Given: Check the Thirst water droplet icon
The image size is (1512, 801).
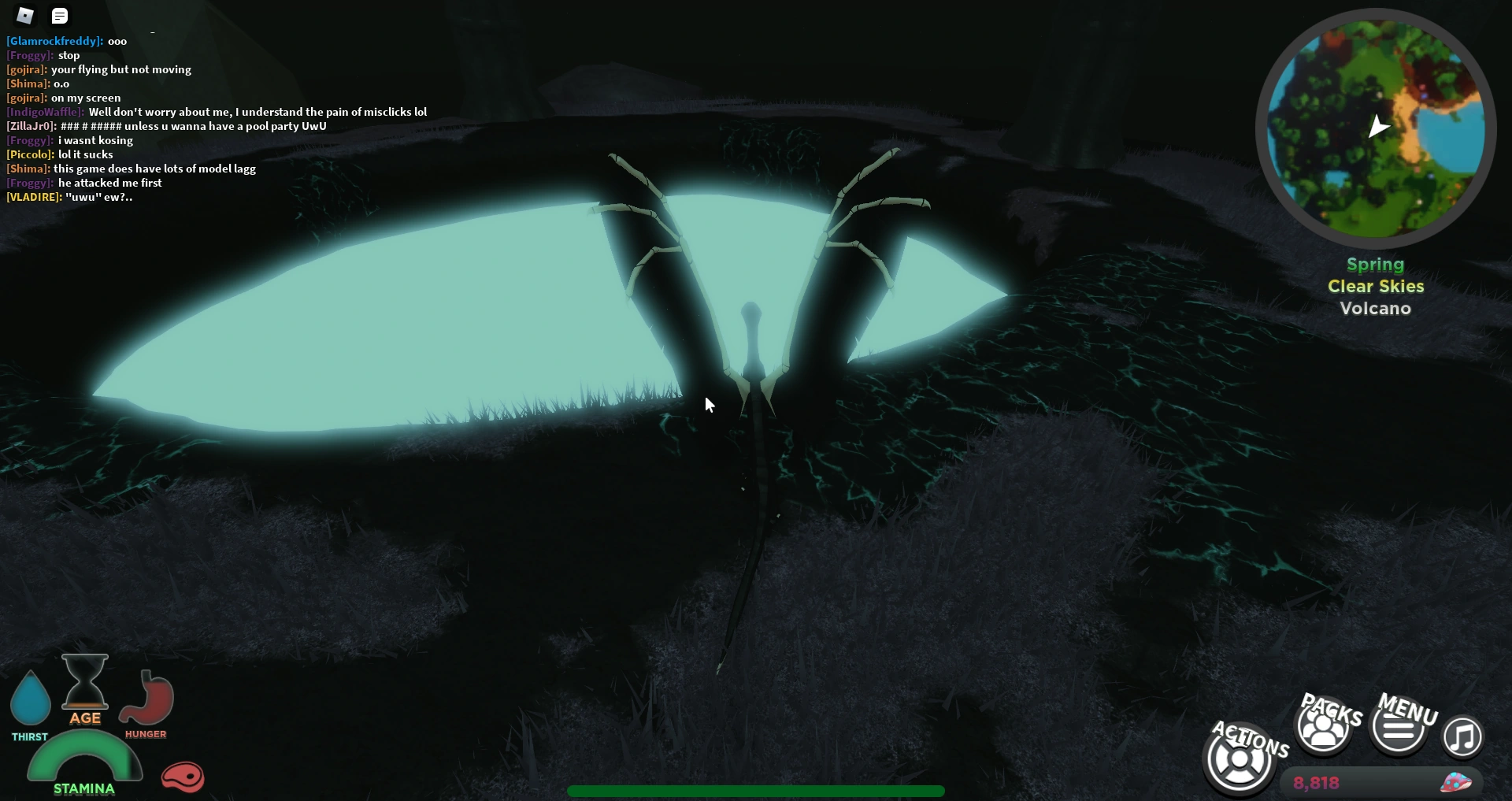Looking at the screenshot, I should 30,699.
